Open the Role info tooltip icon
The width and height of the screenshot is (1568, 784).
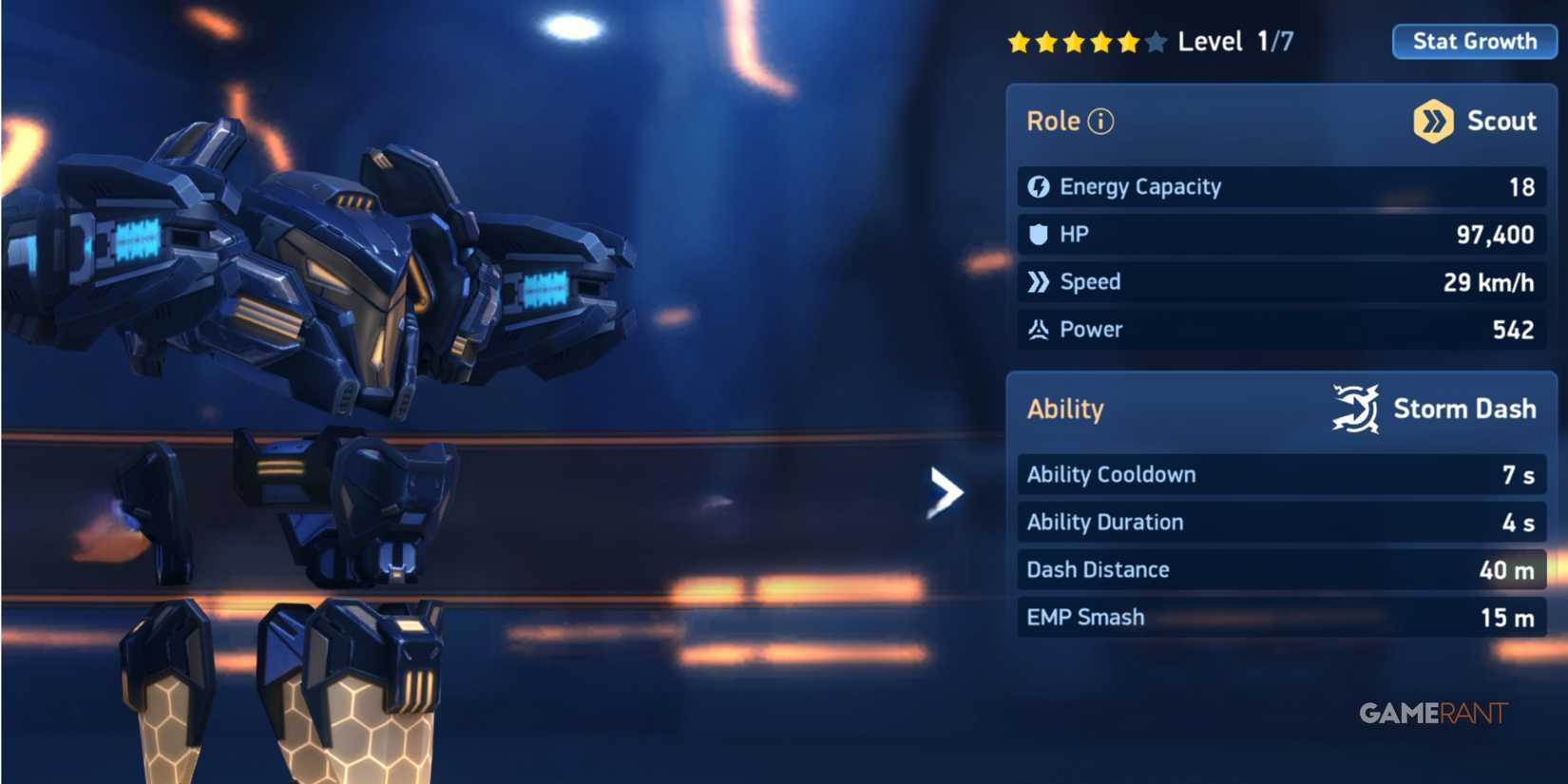pyautogui.click(x=1100, y=120)
